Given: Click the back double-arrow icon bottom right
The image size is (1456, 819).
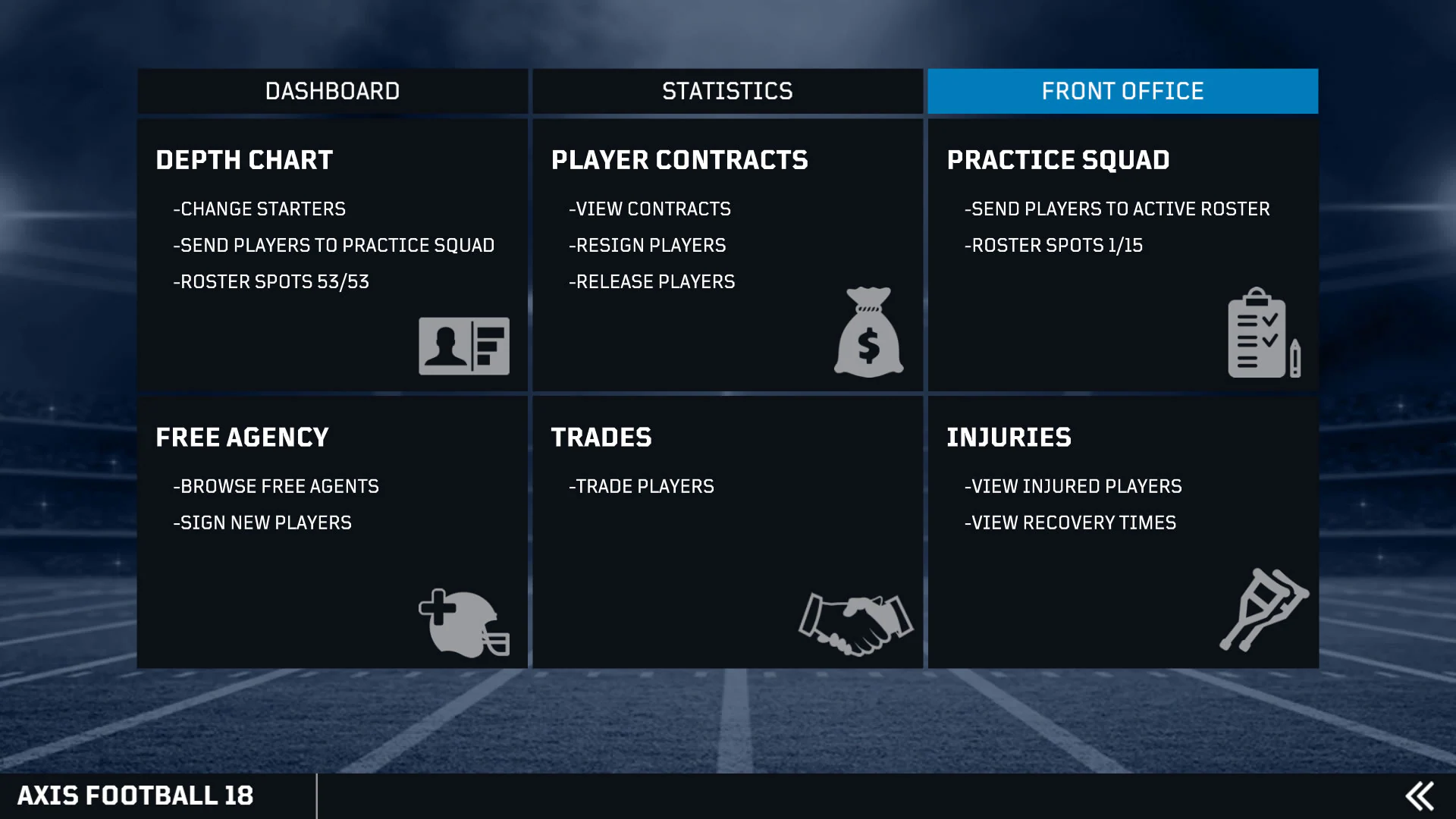Looking at the screenshot, I should 1420,795.
